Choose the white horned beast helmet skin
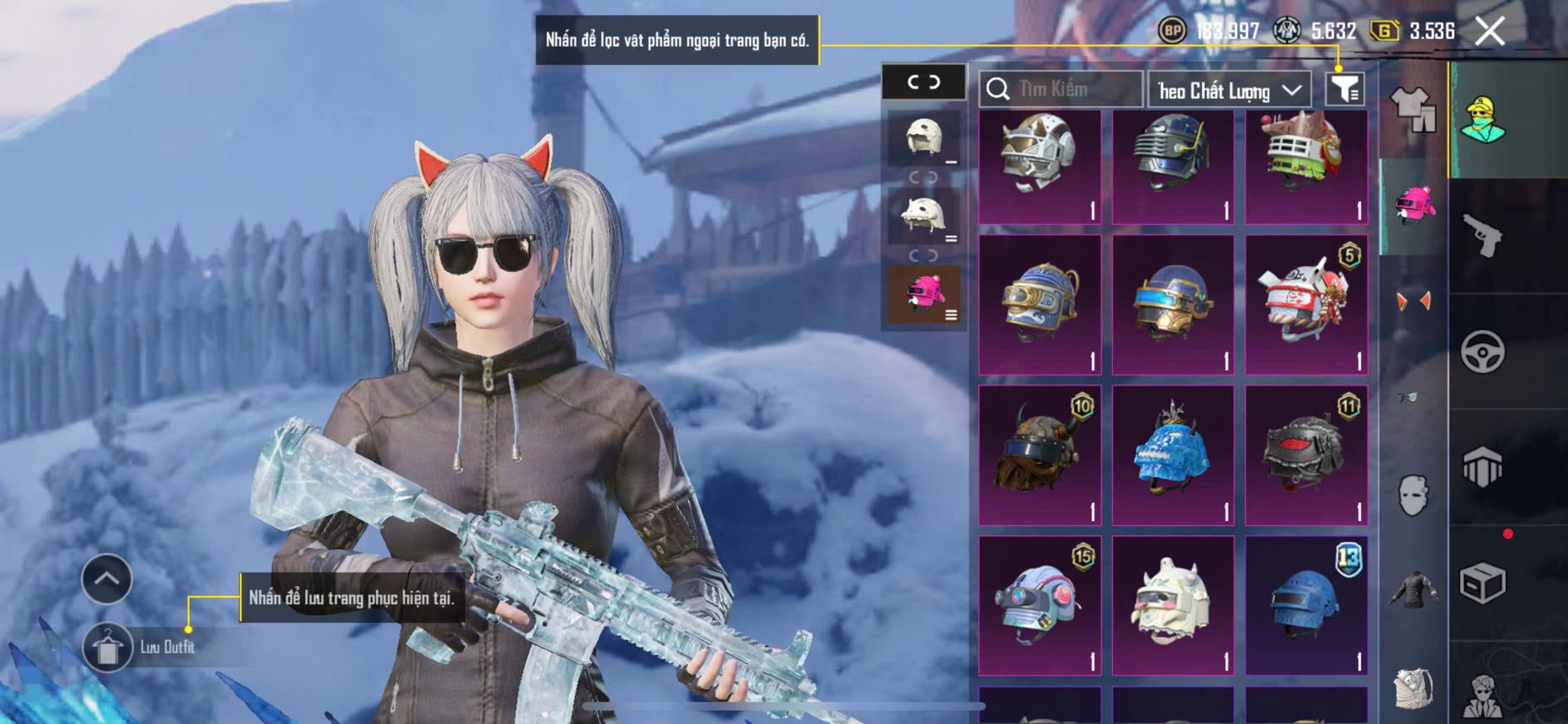This screenshot has height=724, width=1568. [1172, 605]
